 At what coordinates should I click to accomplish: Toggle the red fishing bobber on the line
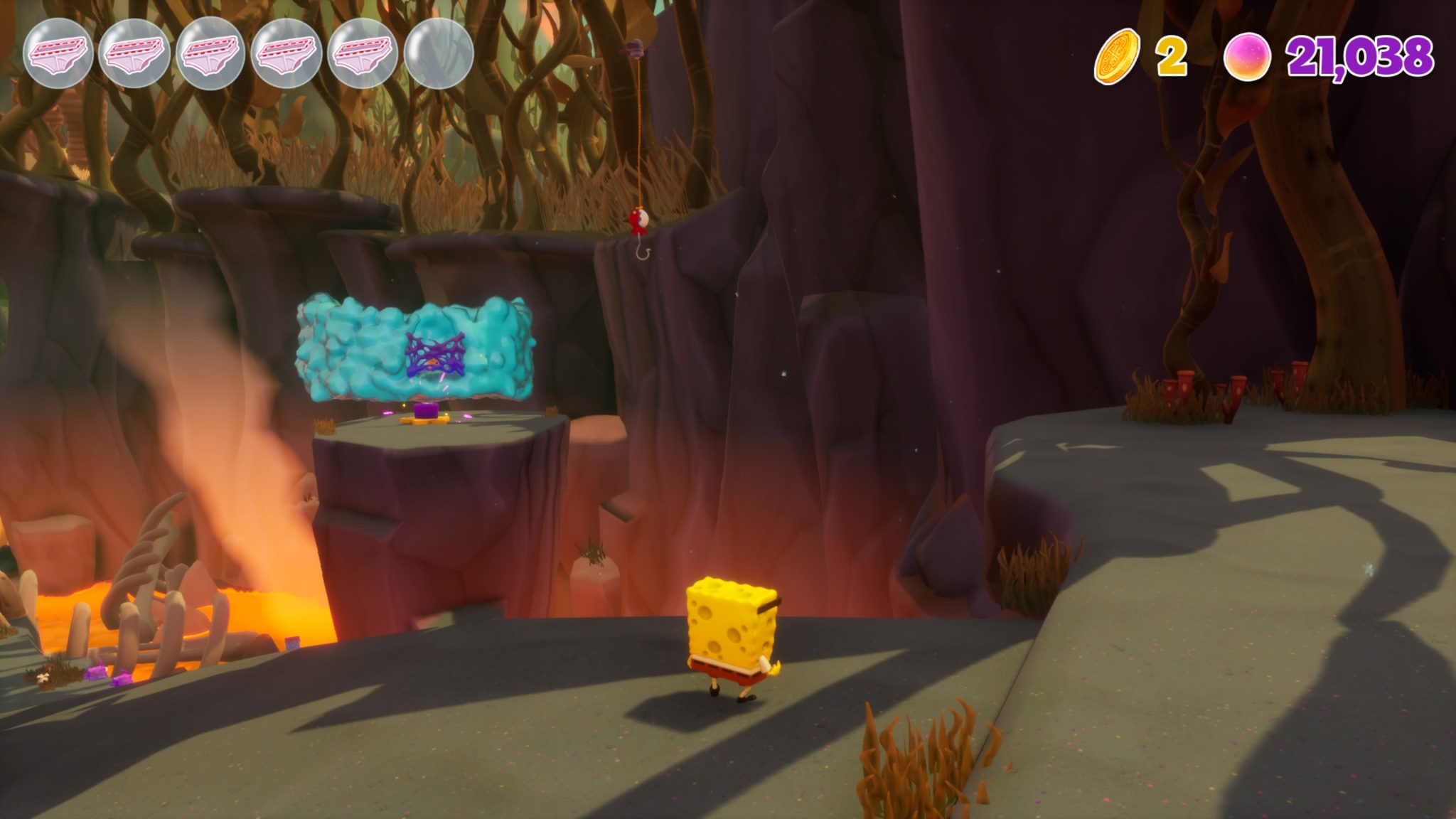pos(638,220)
